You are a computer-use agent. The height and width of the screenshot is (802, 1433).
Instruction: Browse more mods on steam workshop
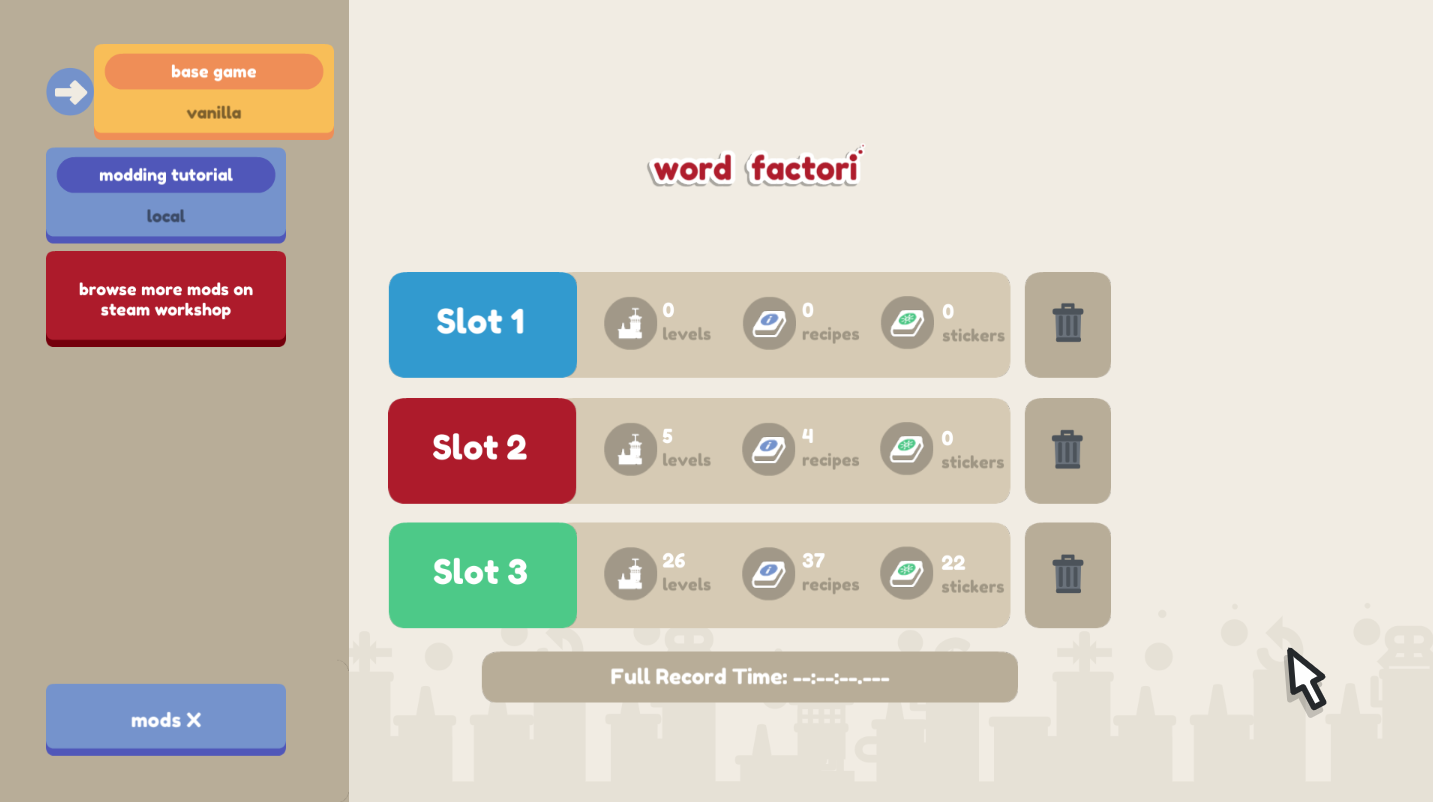(x=165, y=298)
